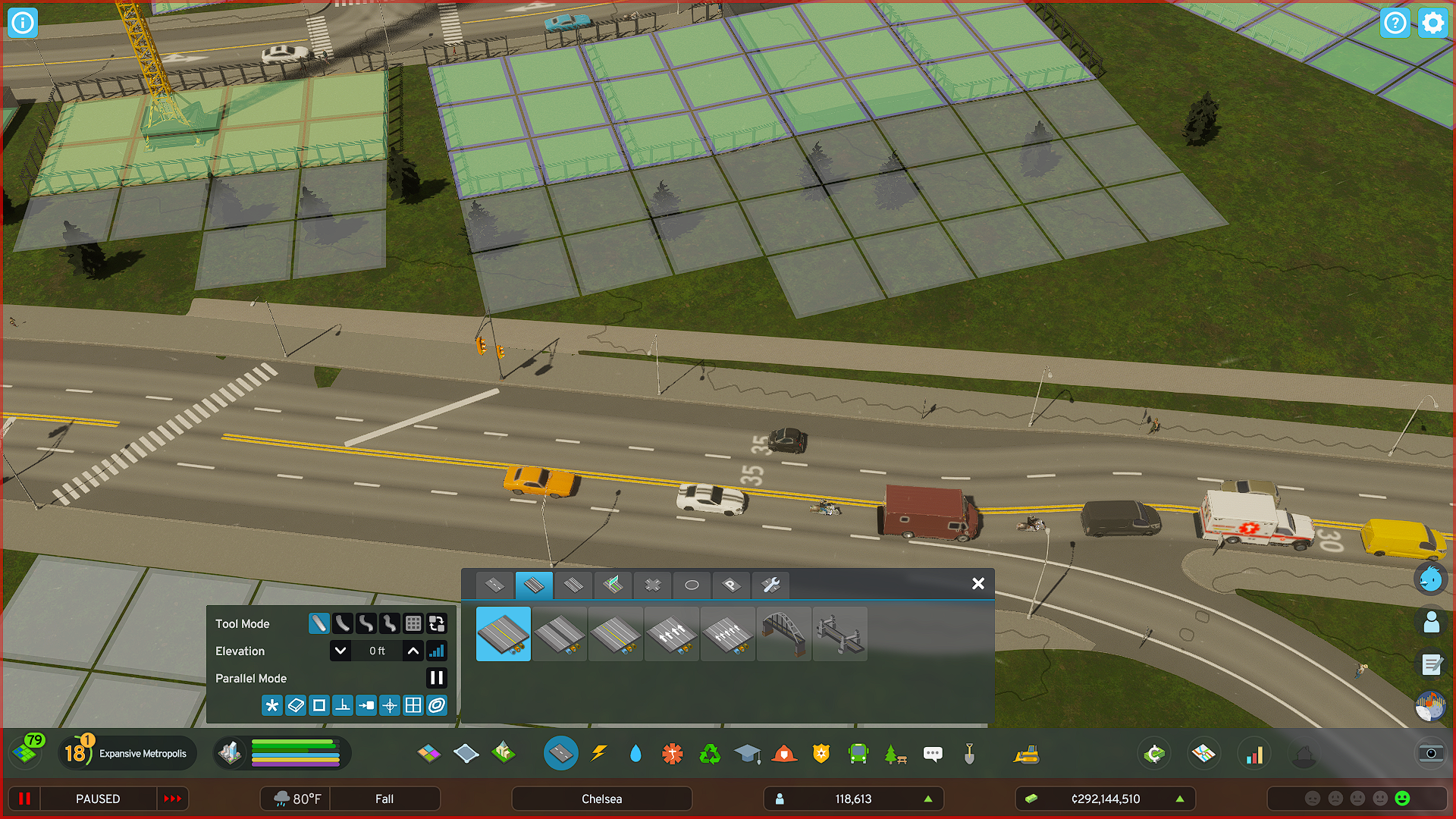The height and width of the screenshot is (819, 1456).
Task: Open Chirper with the bird icon
Action: (x=1430, y=580)
